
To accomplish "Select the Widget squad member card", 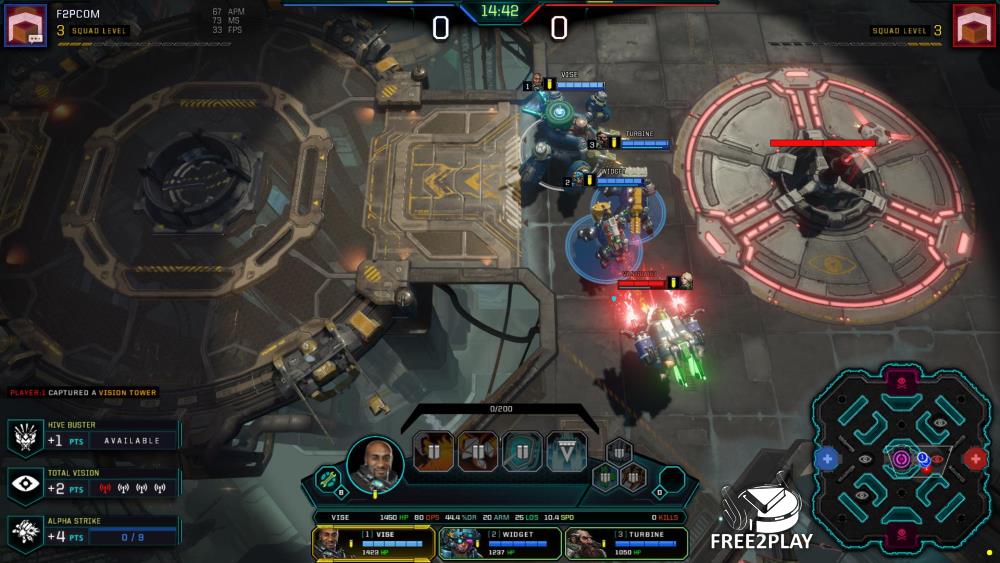I will 499,542.
